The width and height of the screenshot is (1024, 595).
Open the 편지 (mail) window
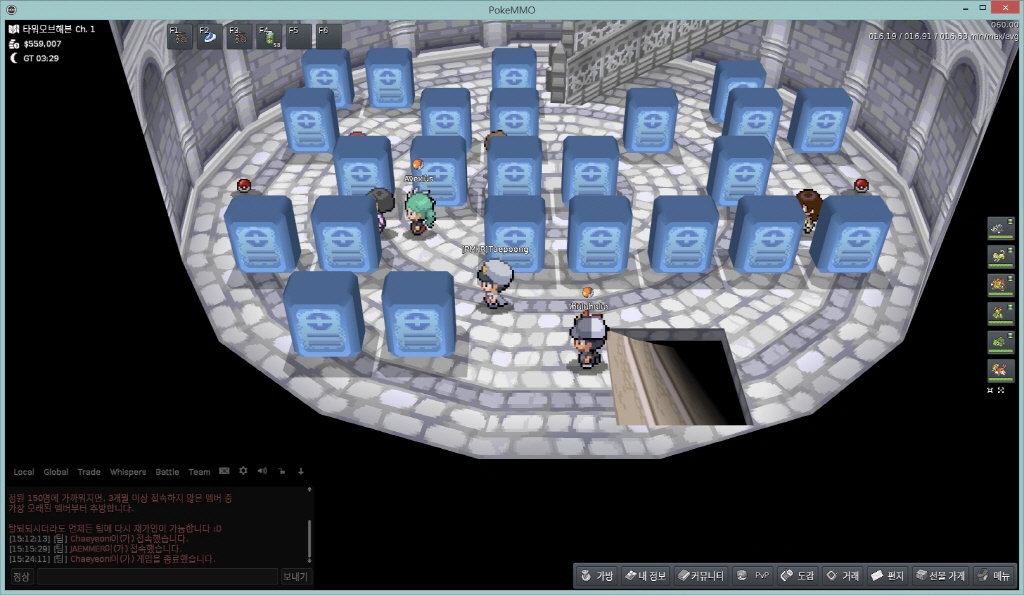tap(887, 576)
